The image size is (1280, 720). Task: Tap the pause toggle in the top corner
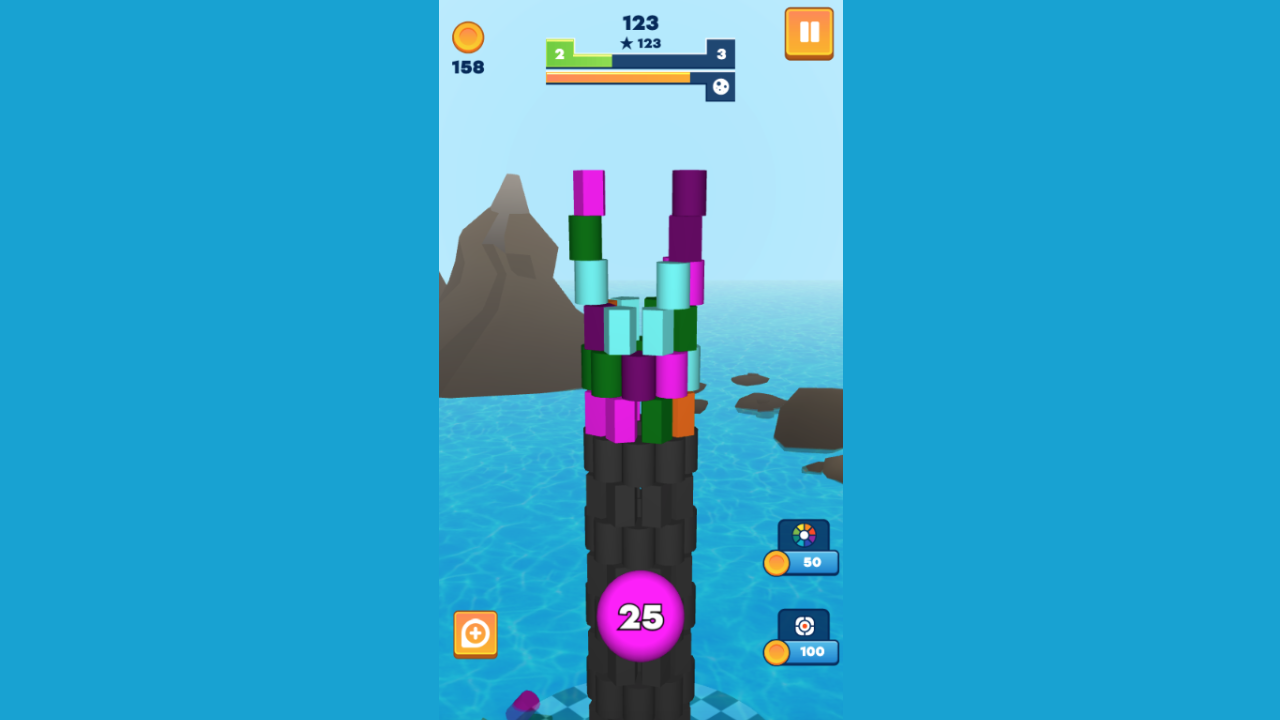point(809,33)
